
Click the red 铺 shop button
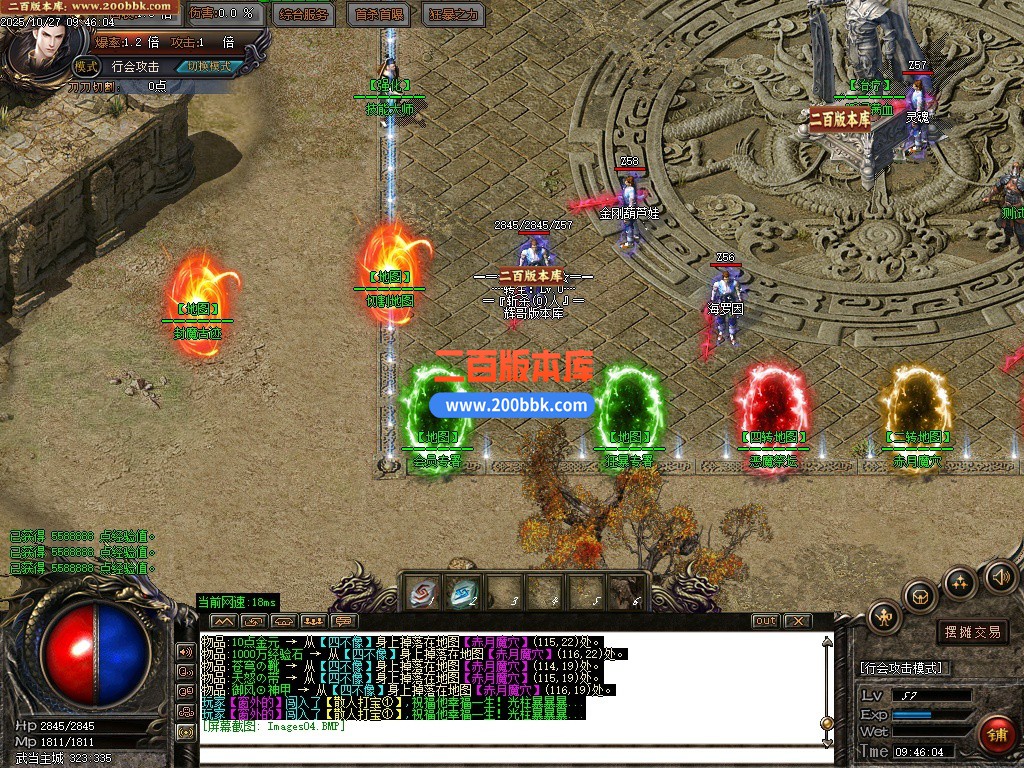pyautogui.click(x=996, y=735)
